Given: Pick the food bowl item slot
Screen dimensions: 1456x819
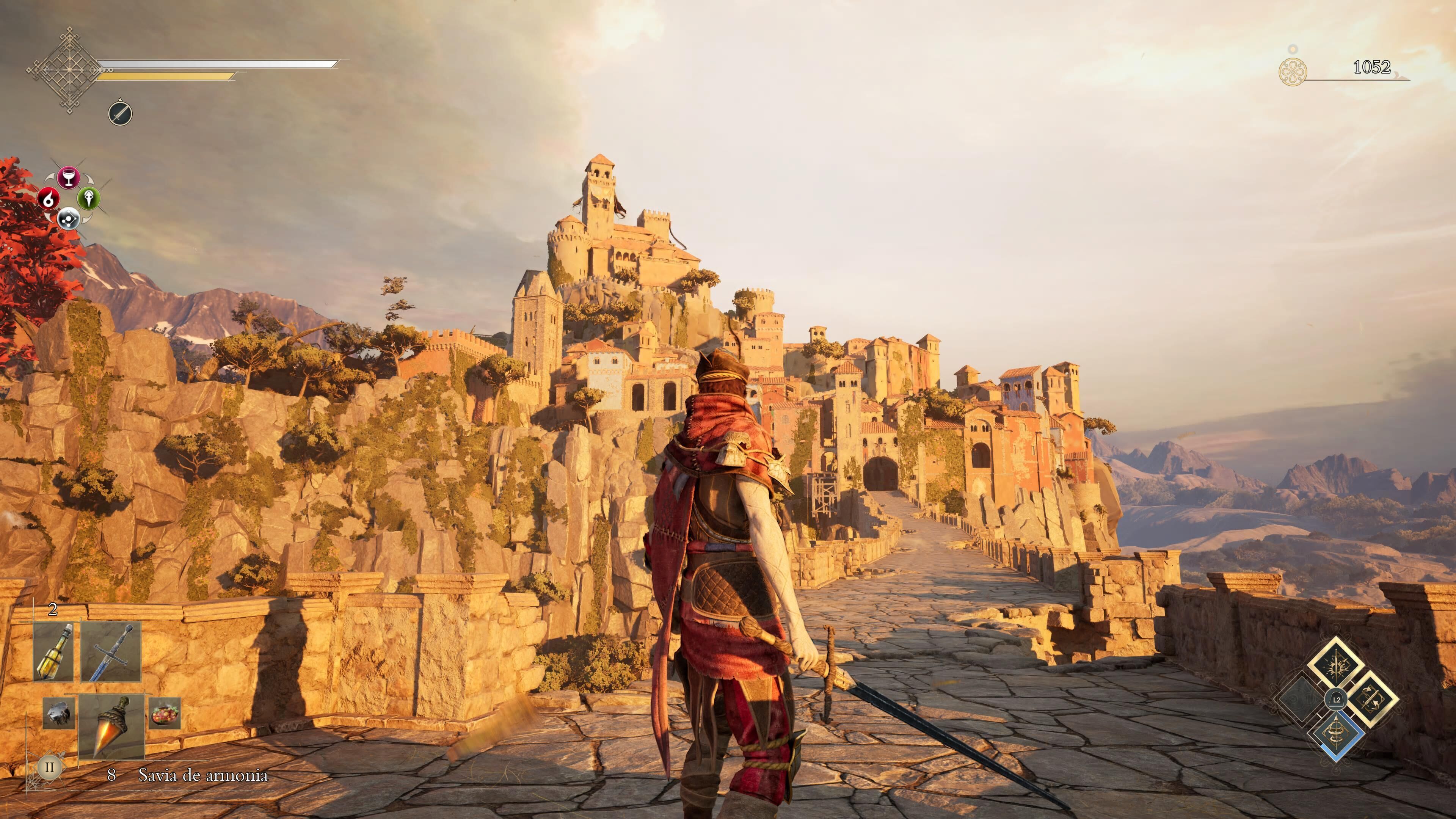Looking at the screenshot, I should 165,713.
